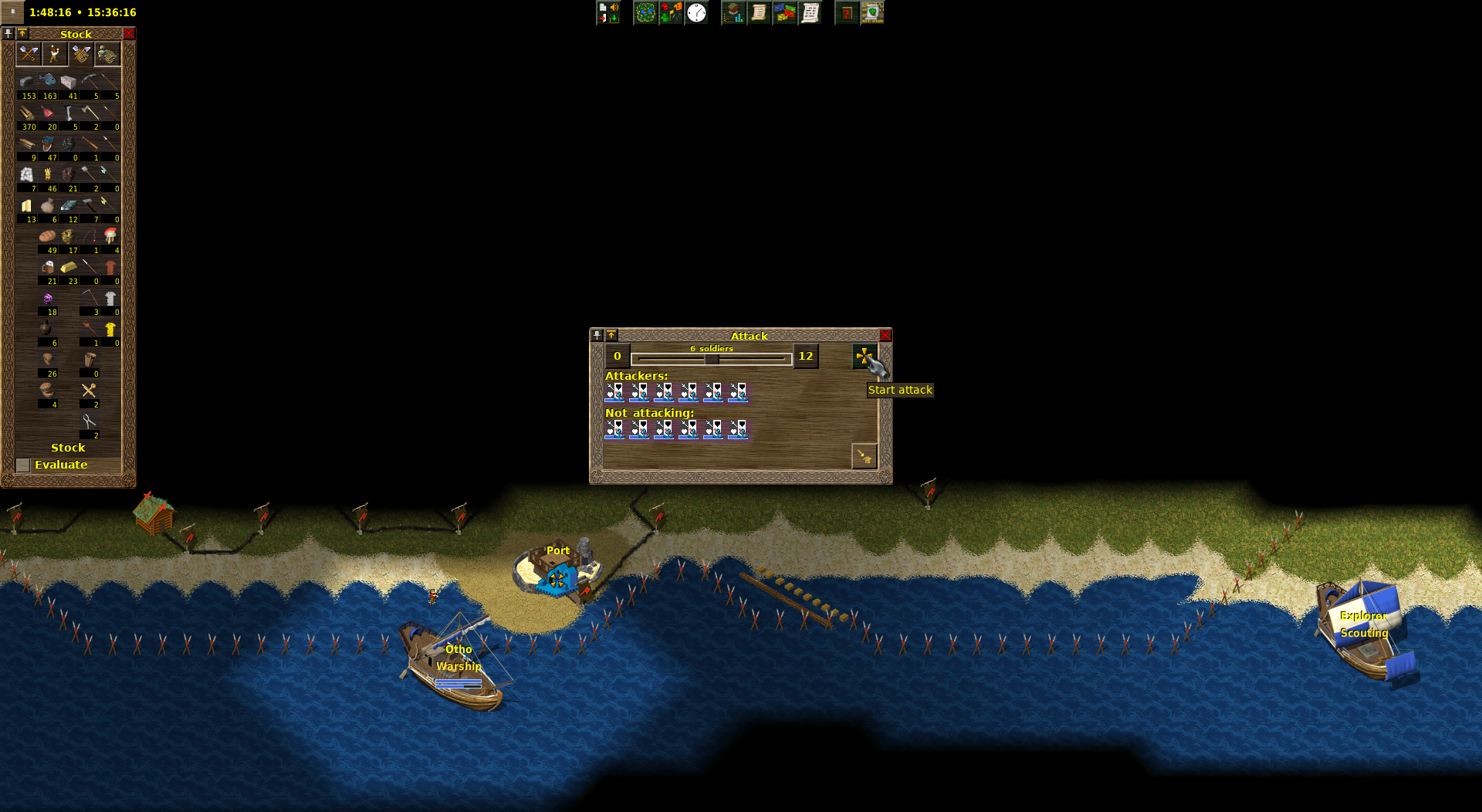
Task: Open the objectives scroll
Action: 759,12
